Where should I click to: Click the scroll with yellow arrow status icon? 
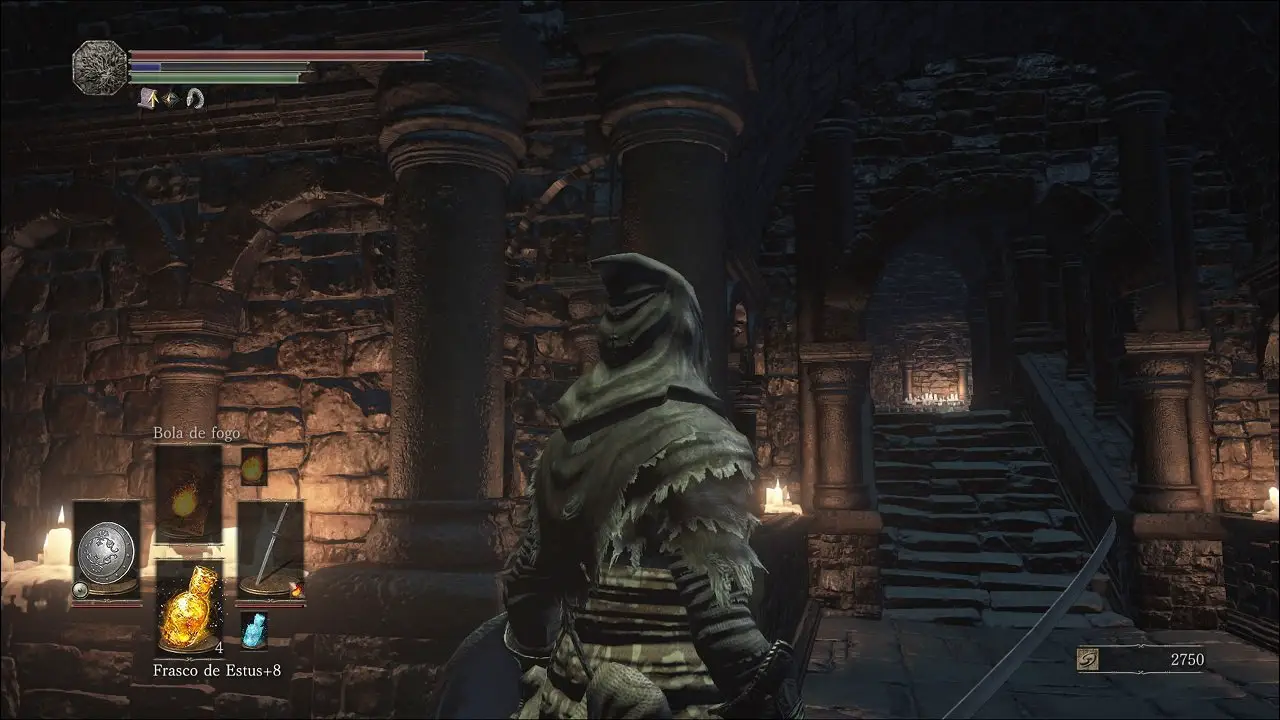(147, 98)
